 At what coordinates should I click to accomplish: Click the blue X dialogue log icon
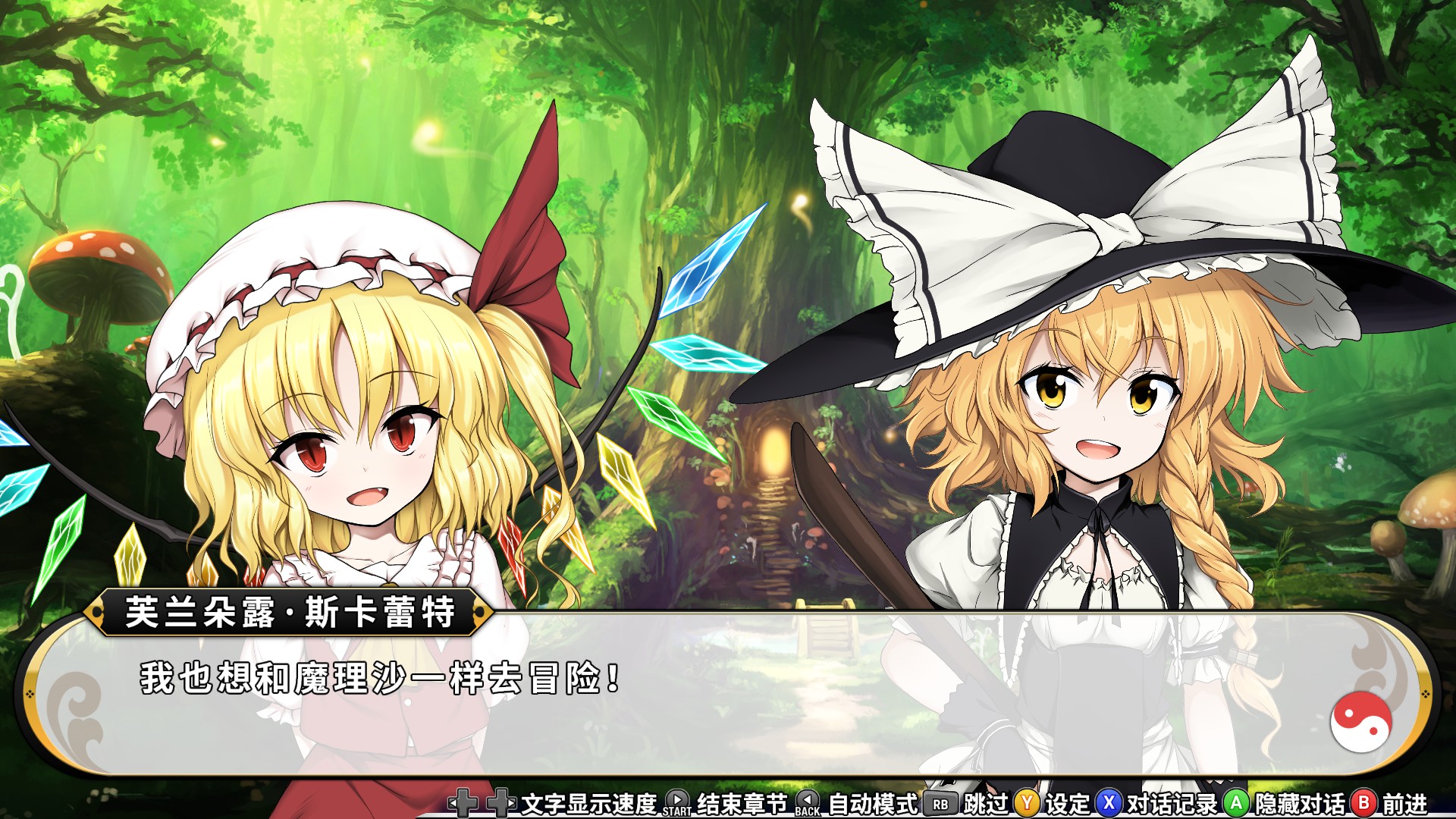[x=1109, y=802]
